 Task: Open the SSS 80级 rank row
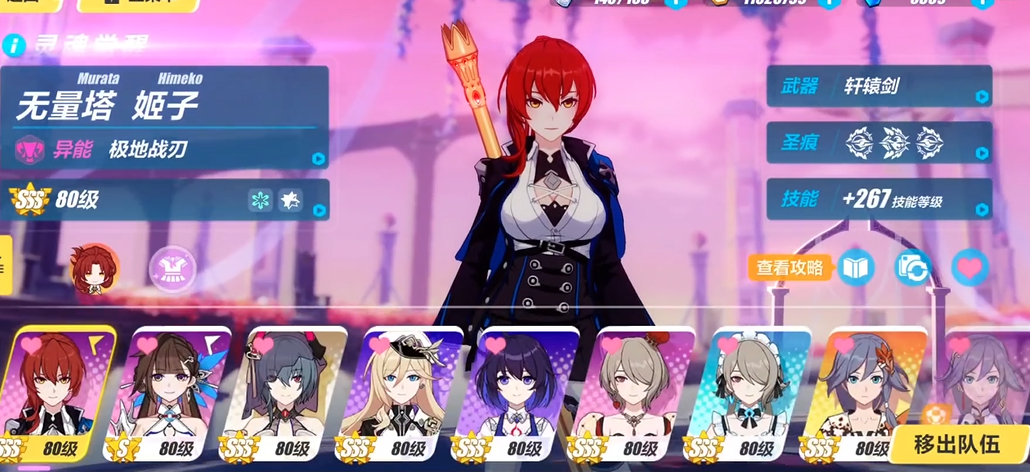pyautogui.click(x=165, y=200)
